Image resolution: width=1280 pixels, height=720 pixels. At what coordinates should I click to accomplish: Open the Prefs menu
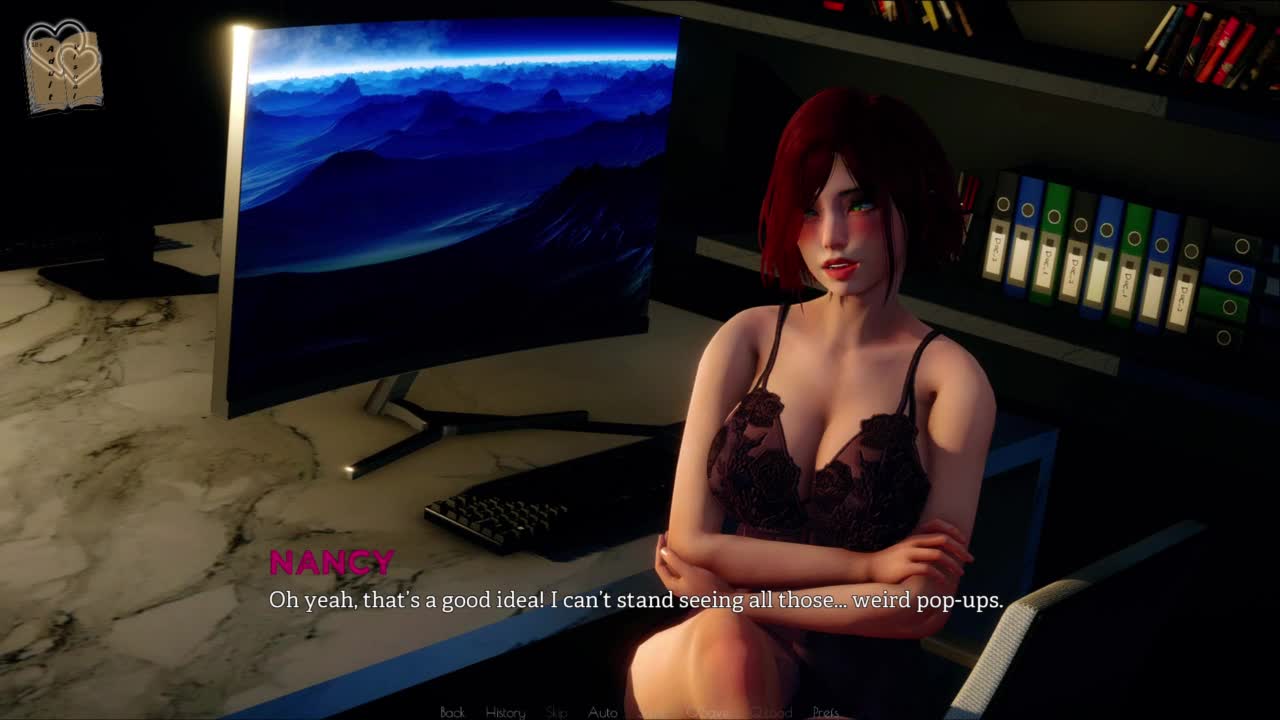click(x=826, y=712)
